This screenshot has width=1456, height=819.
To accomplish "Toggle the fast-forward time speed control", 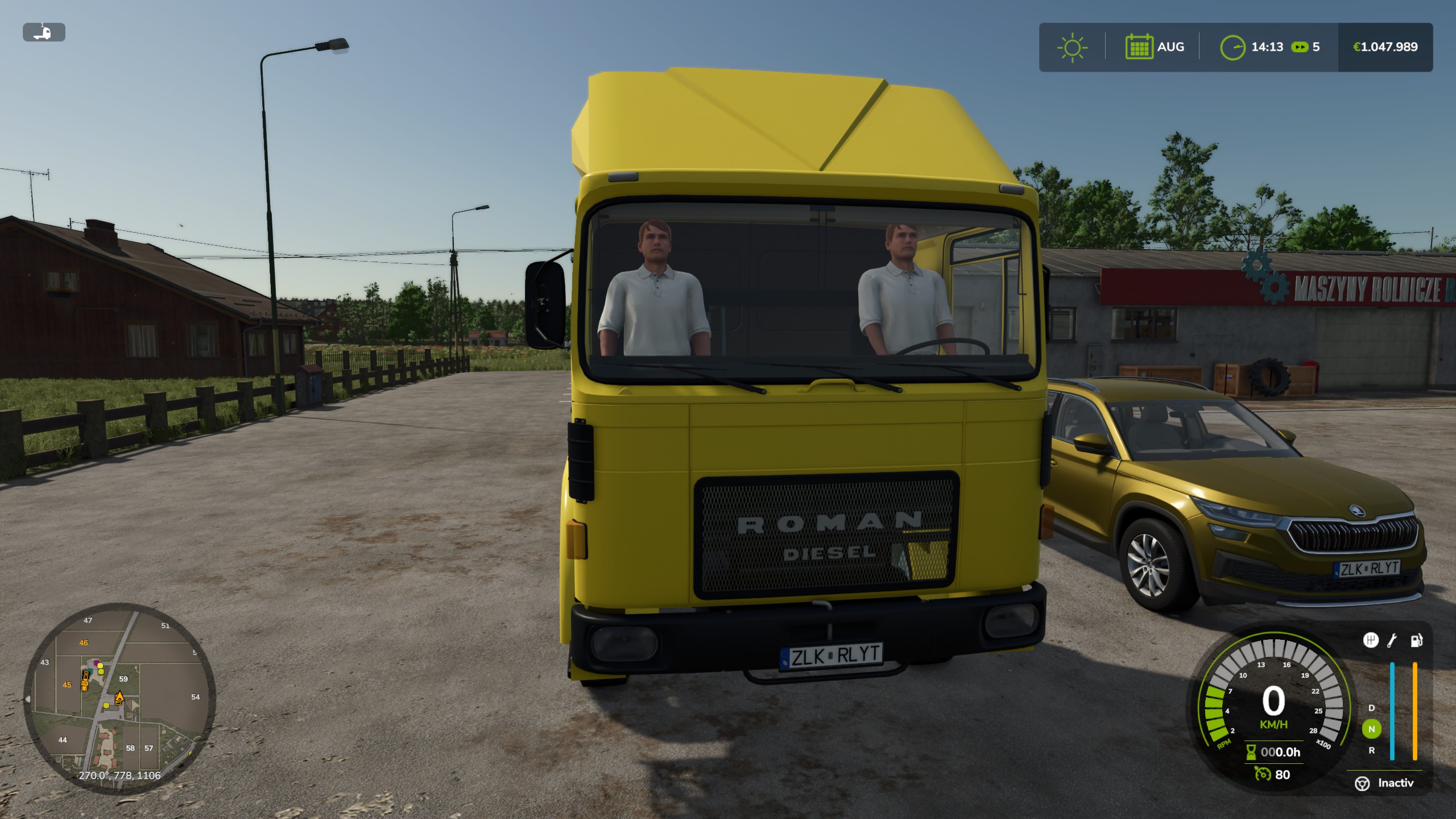I will (x=1301, y=47).
